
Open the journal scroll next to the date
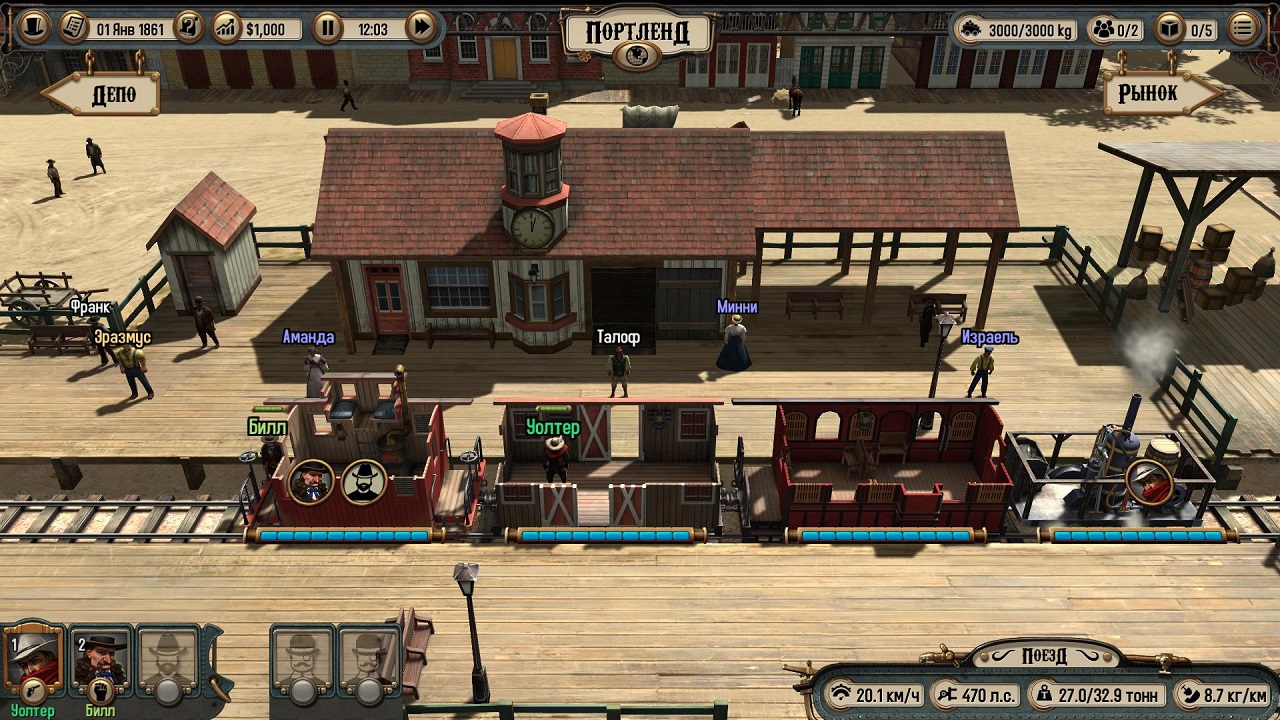[74, 28]
